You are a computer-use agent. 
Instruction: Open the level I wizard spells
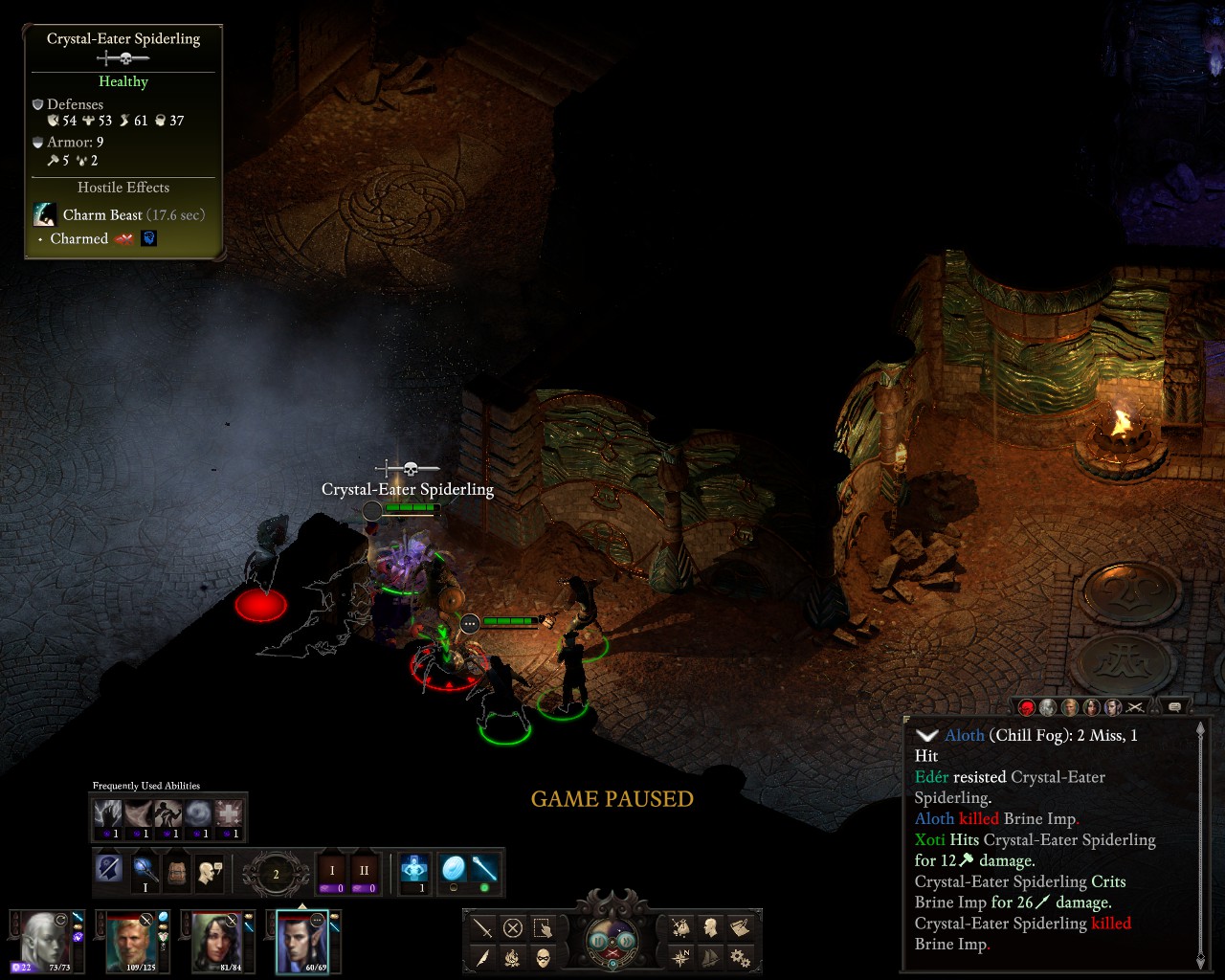click(332, 872)
